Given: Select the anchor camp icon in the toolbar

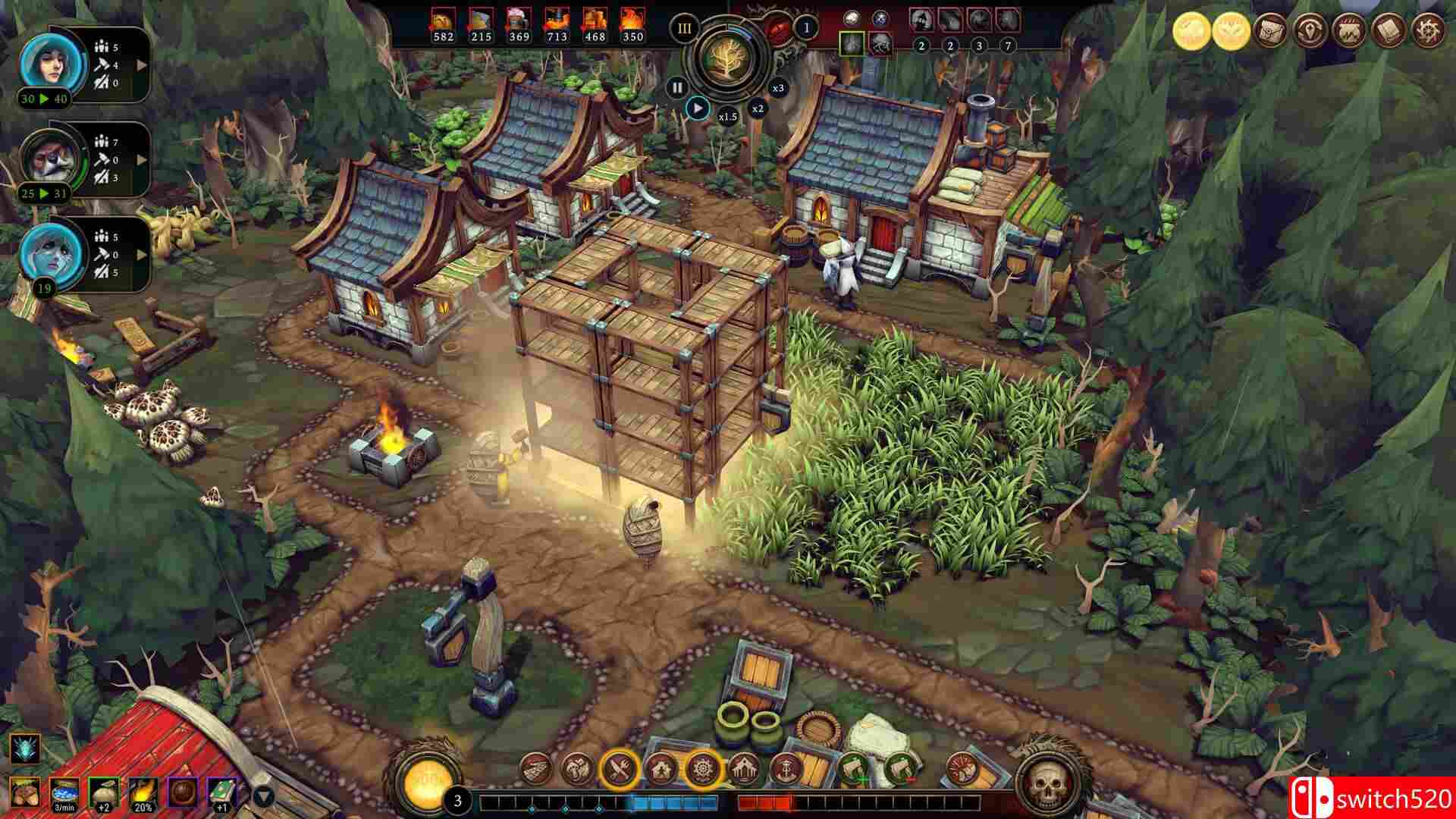Looking at the screenshot, I should 784,768.
